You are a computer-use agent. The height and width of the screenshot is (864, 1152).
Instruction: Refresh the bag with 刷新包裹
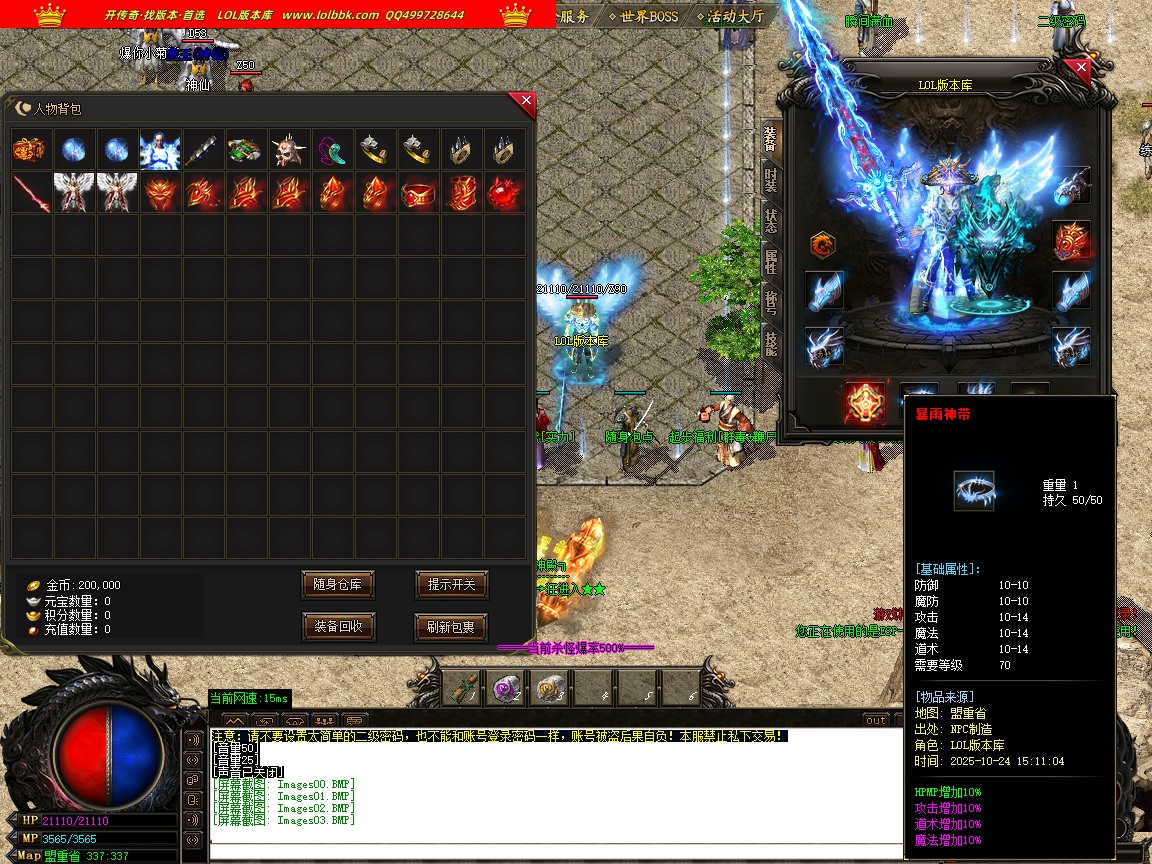pos(451,627)
